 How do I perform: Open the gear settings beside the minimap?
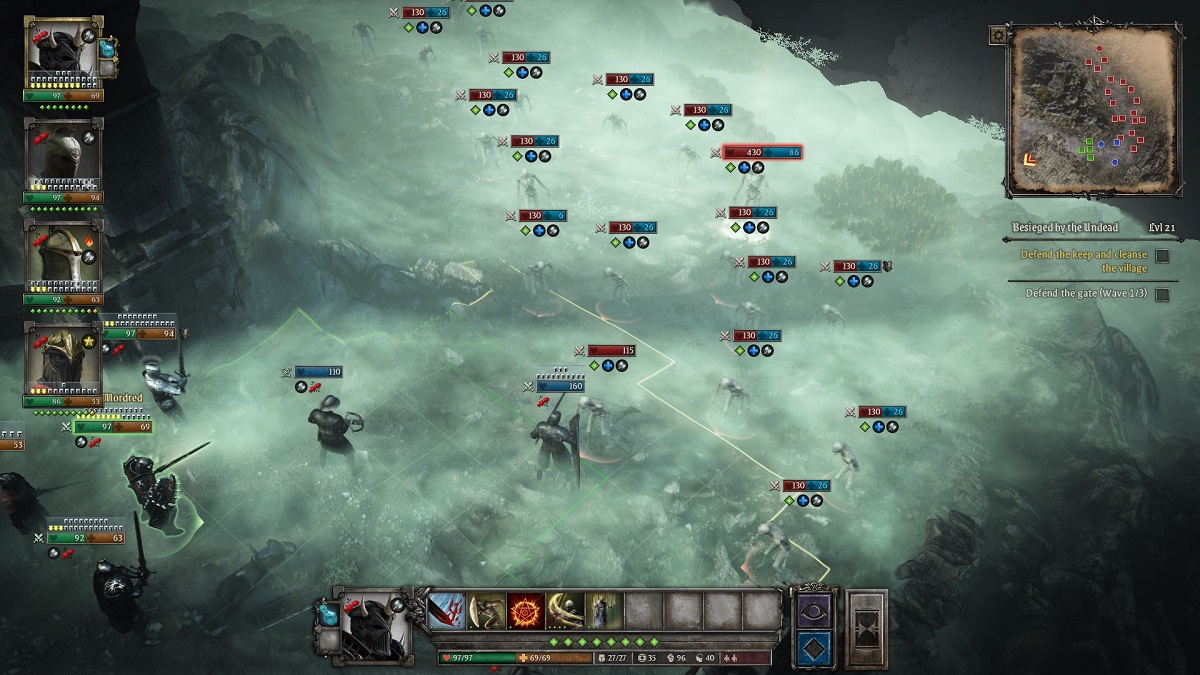(997, 35)
